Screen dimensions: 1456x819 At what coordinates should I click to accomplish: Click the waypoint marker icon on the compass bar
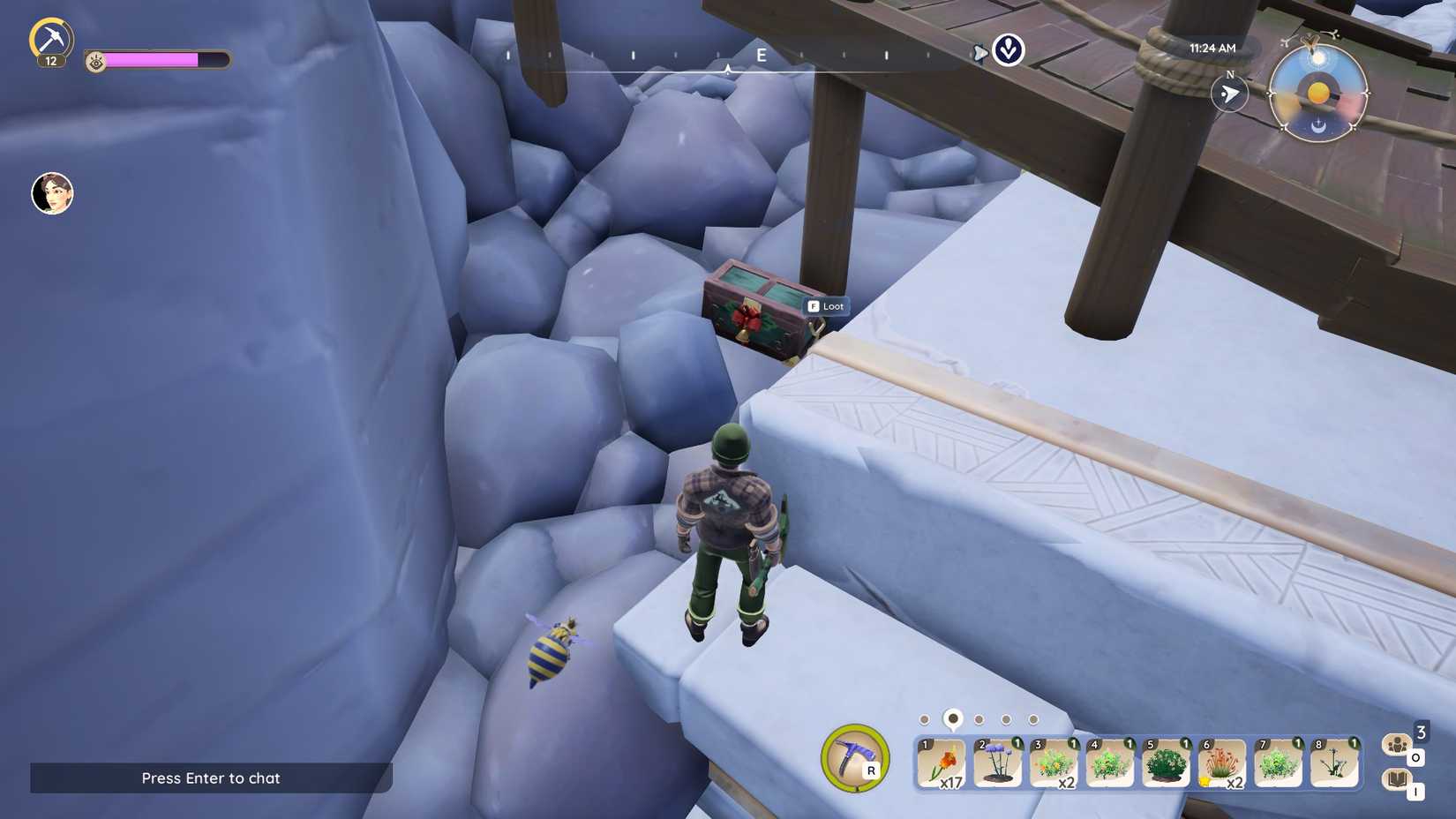1007,51
